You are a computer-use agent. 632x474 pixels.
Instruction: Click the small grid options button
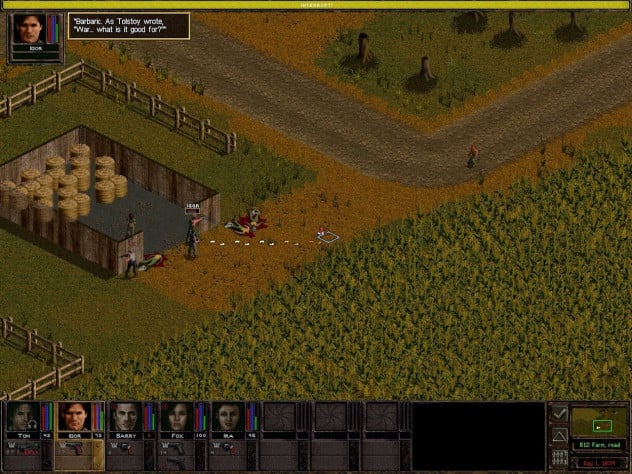click(x=559, y=459)
